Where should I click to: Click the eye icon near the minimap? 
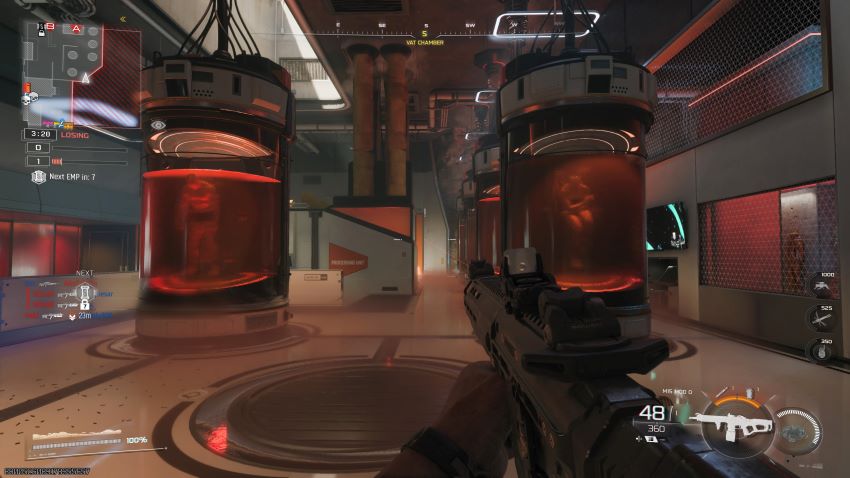(158, 125)
